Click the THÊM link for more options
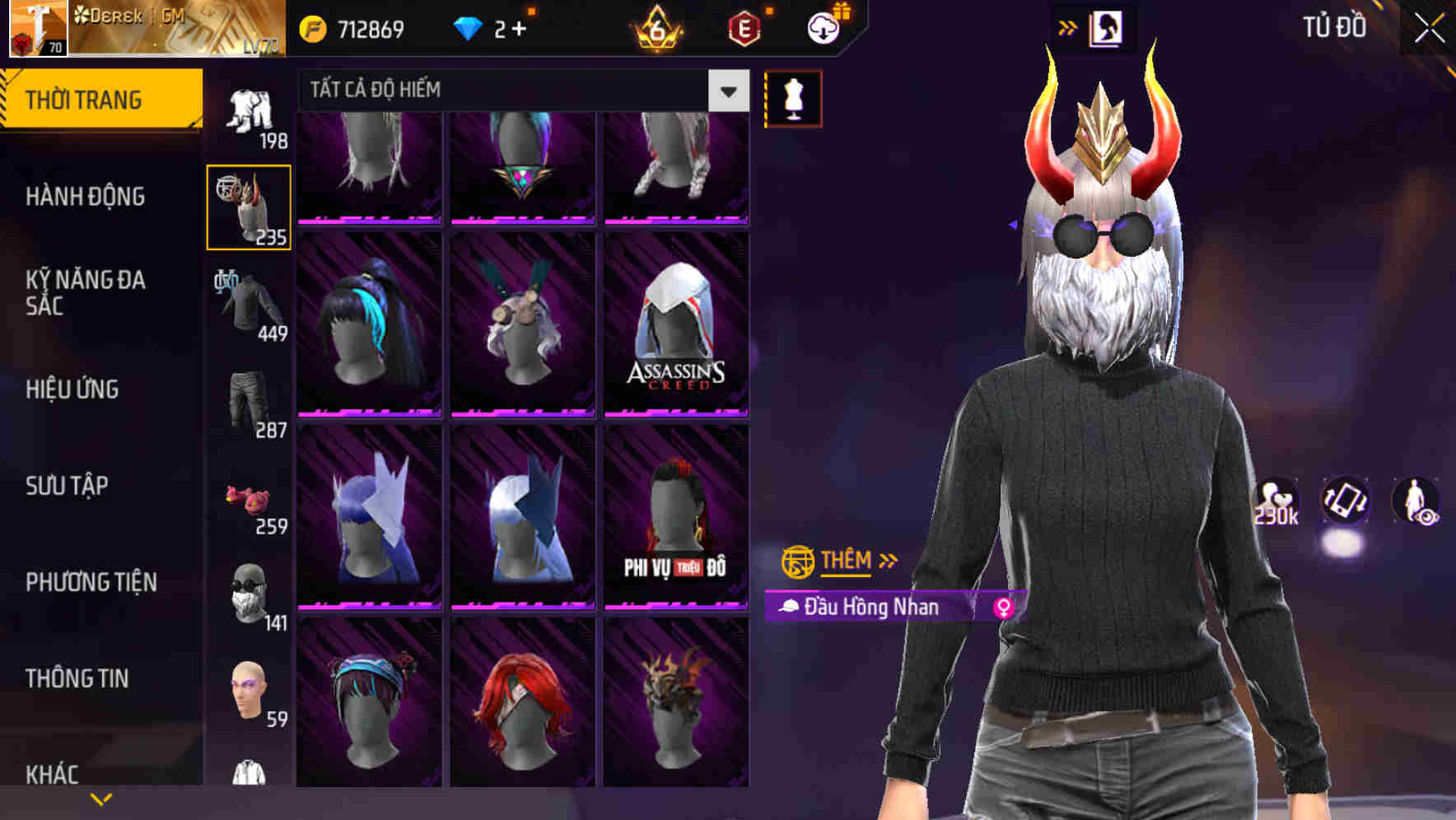 point(847,561)
